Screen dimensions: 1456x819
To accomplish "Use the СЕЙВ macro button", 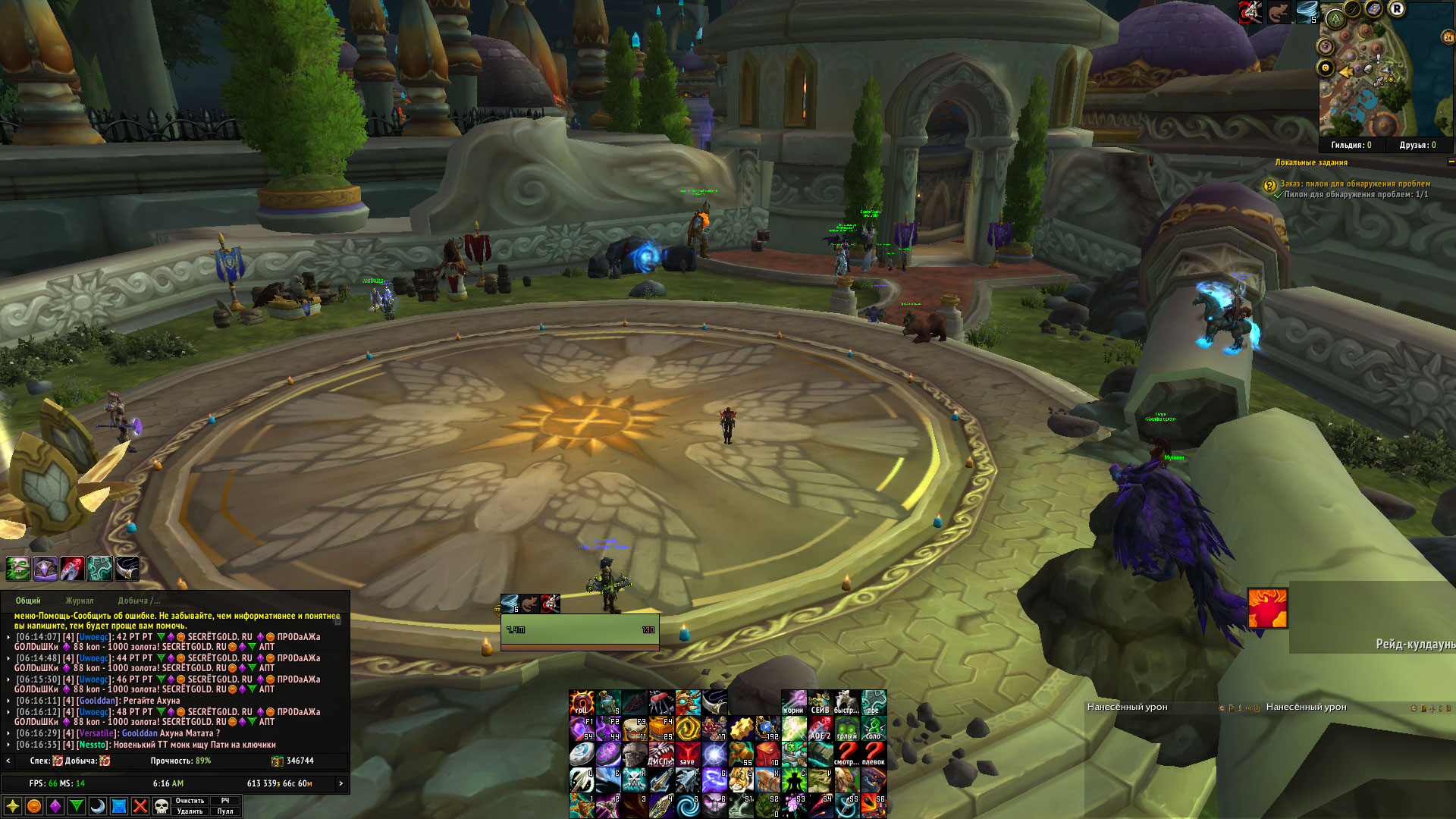I will coord(821,703).
